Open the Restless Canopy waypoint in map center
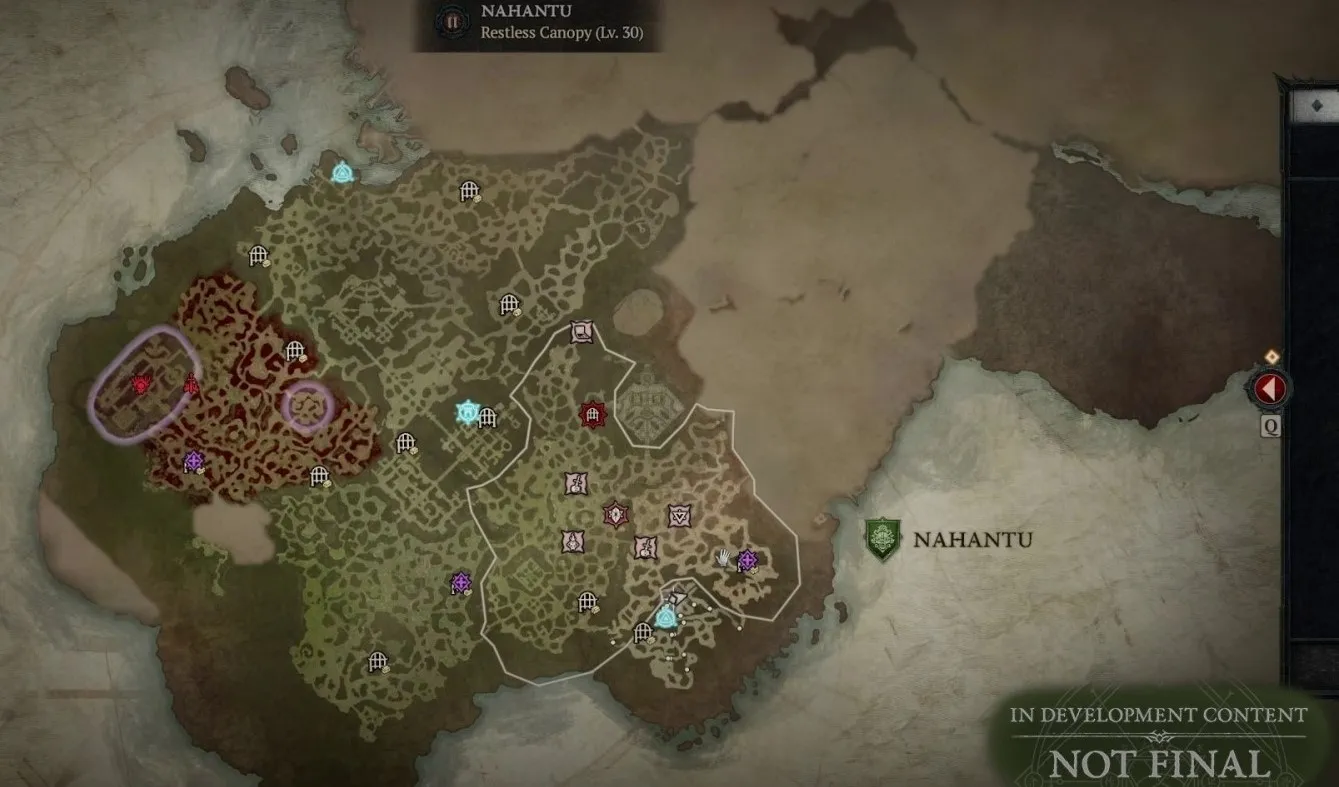1339x787 pixels. click(x=466, y=410)
